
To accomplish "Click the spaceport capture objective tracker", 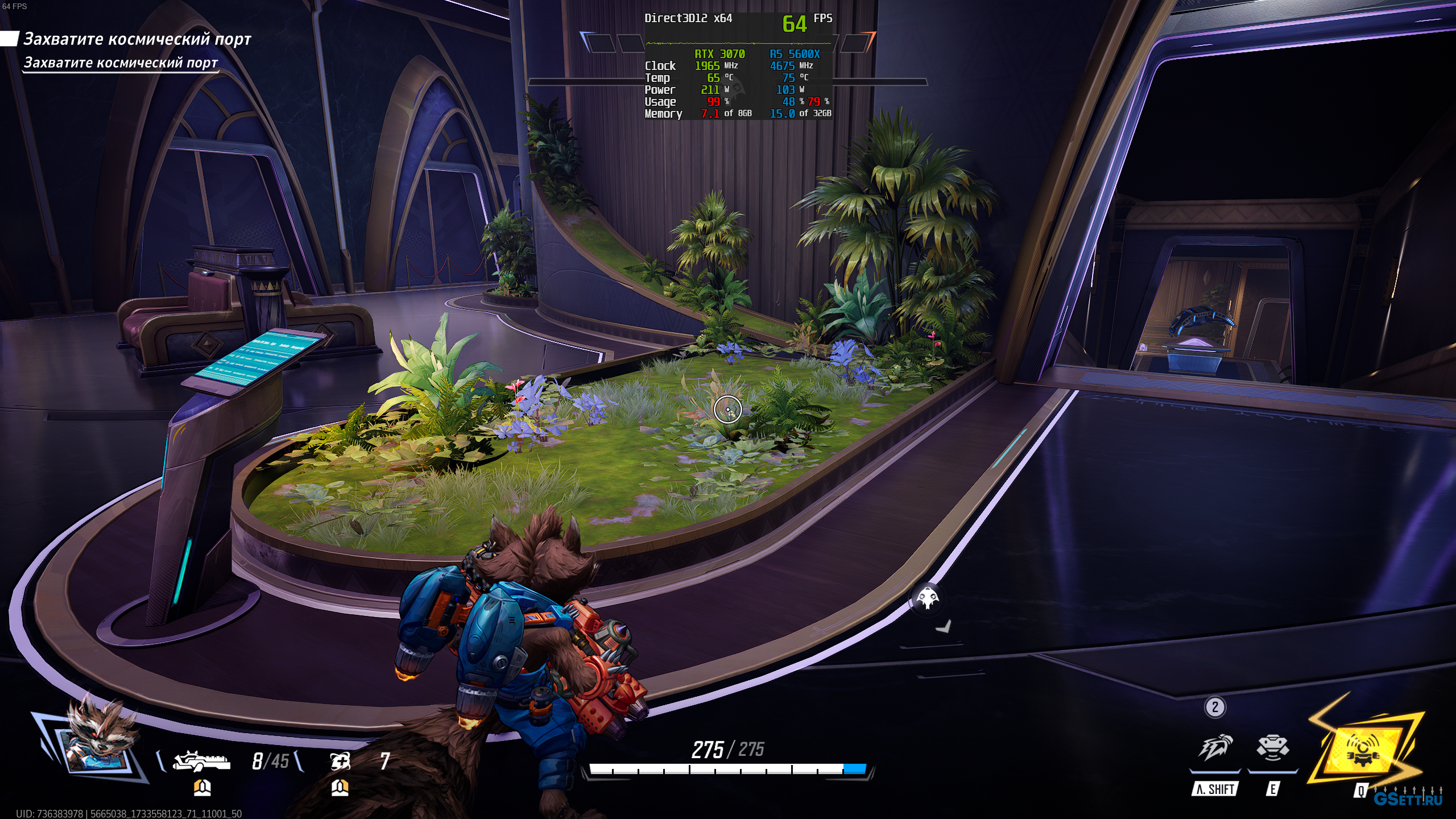I will pyautogui.click(x=136, y=39).
